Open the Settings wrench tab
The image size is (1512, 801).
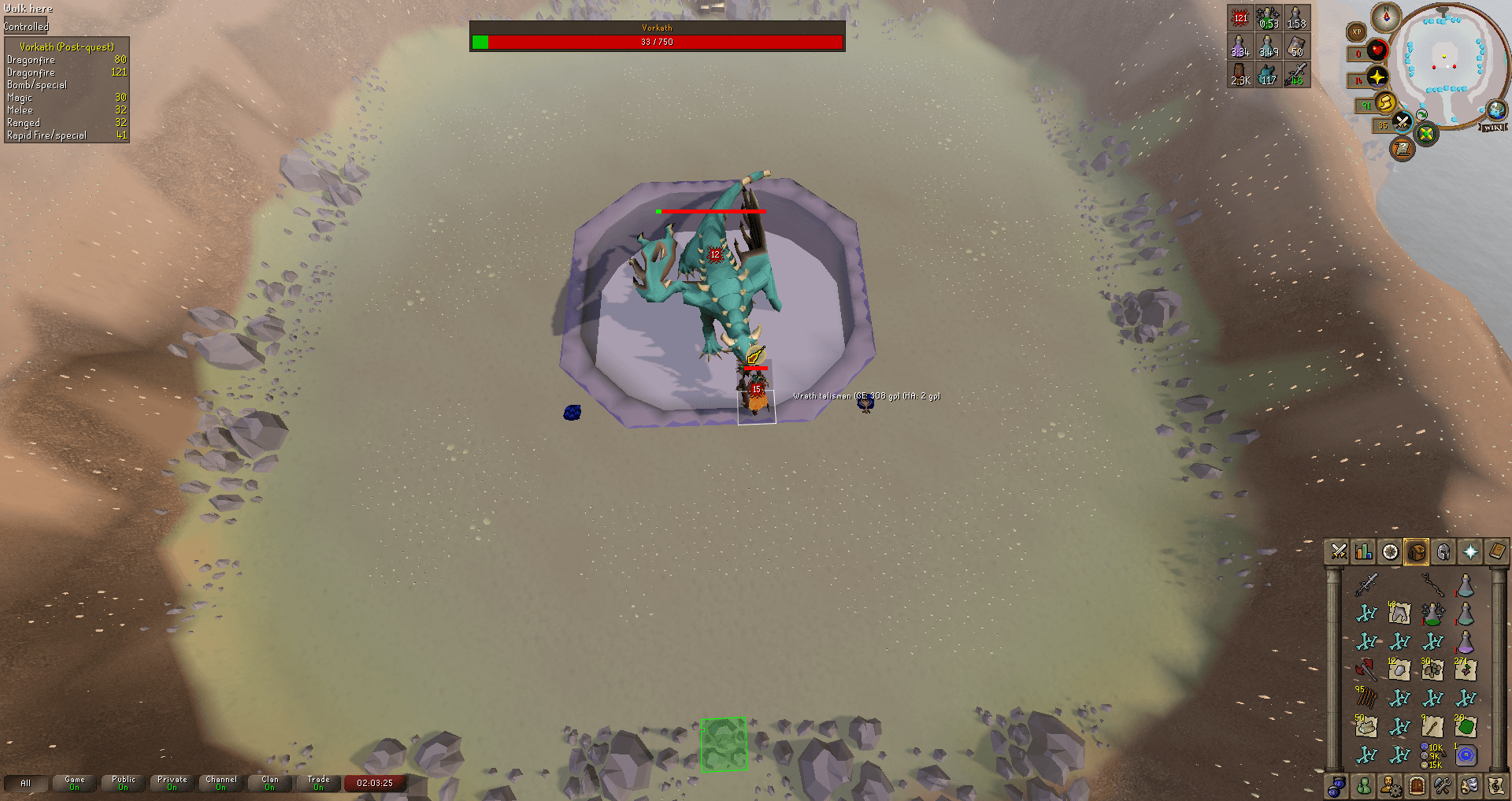click(x=1443, y=785)
